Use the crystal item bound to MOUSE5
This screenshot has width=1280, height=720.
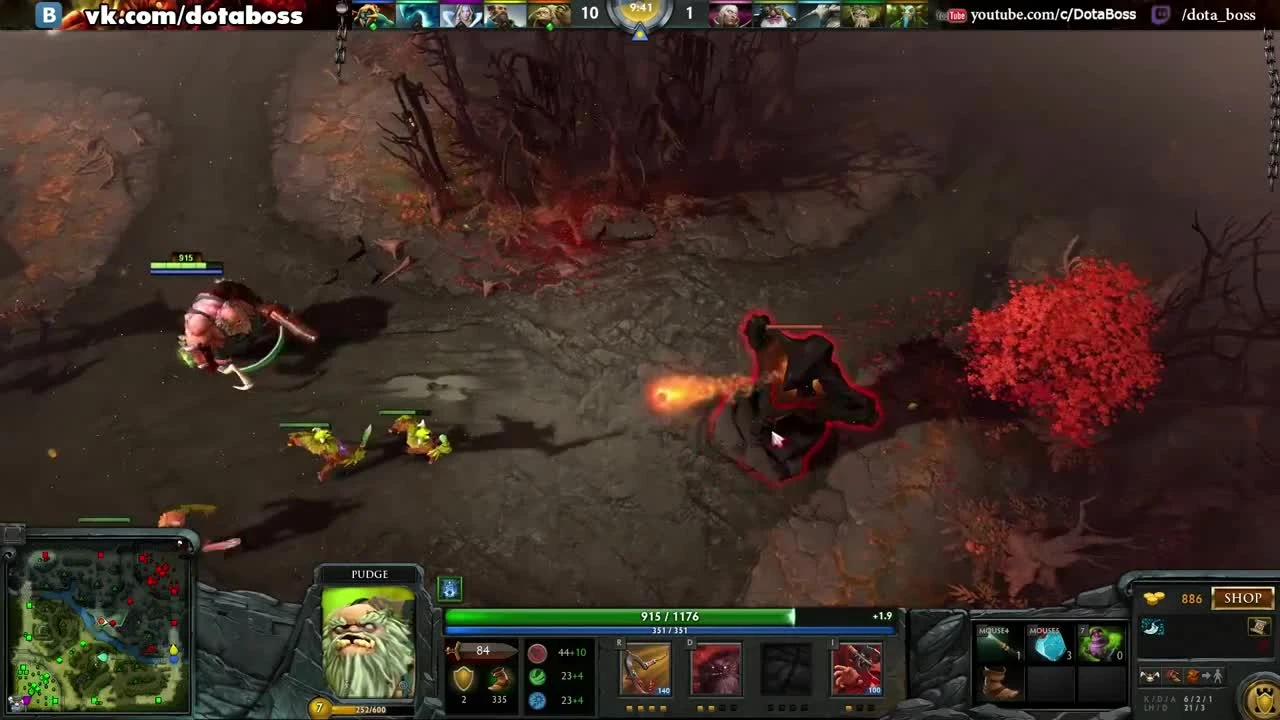click(1050, 645)
